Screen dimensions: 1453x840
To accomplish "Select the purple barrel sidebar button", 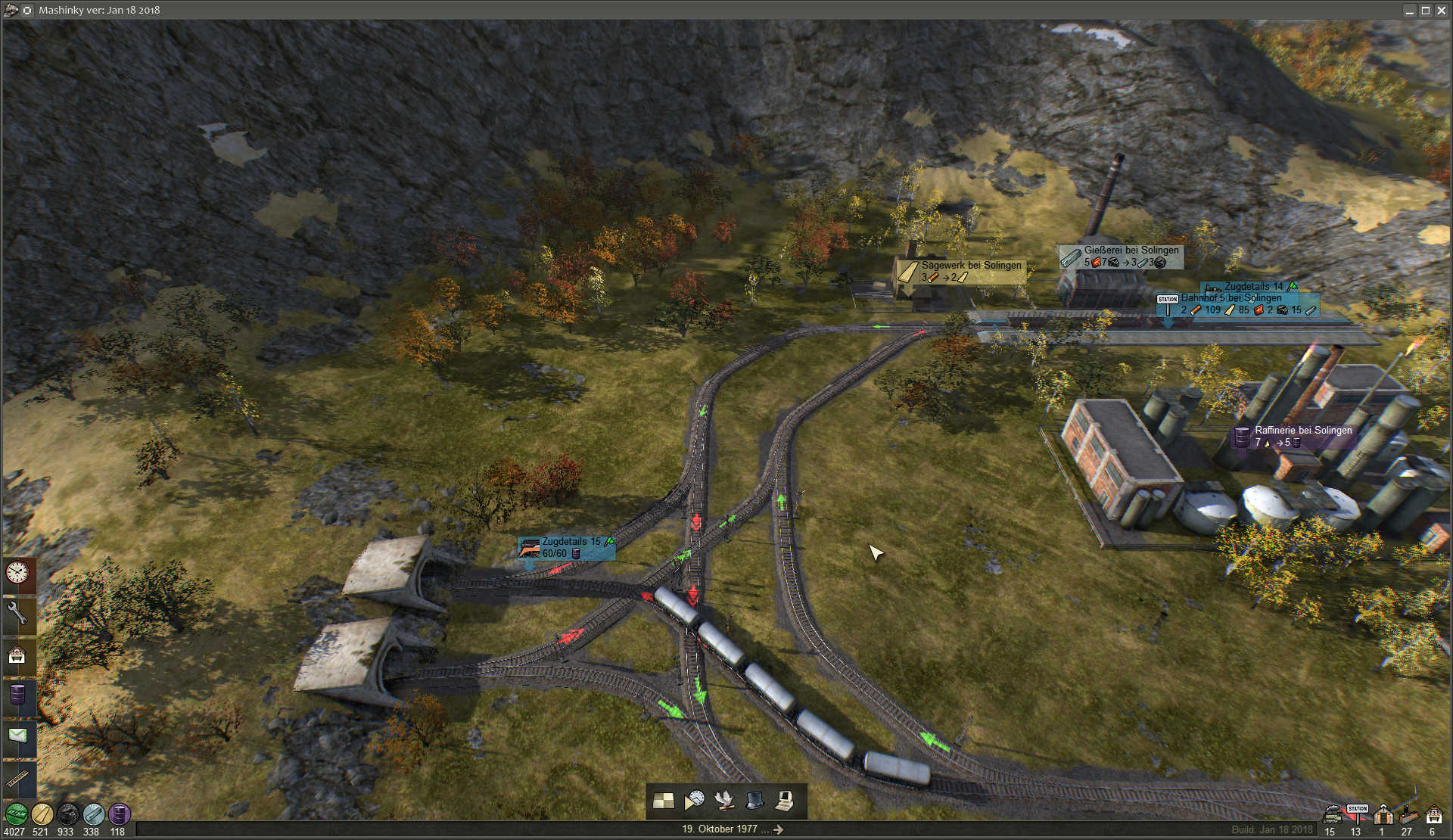I will (x=17, y=695).
